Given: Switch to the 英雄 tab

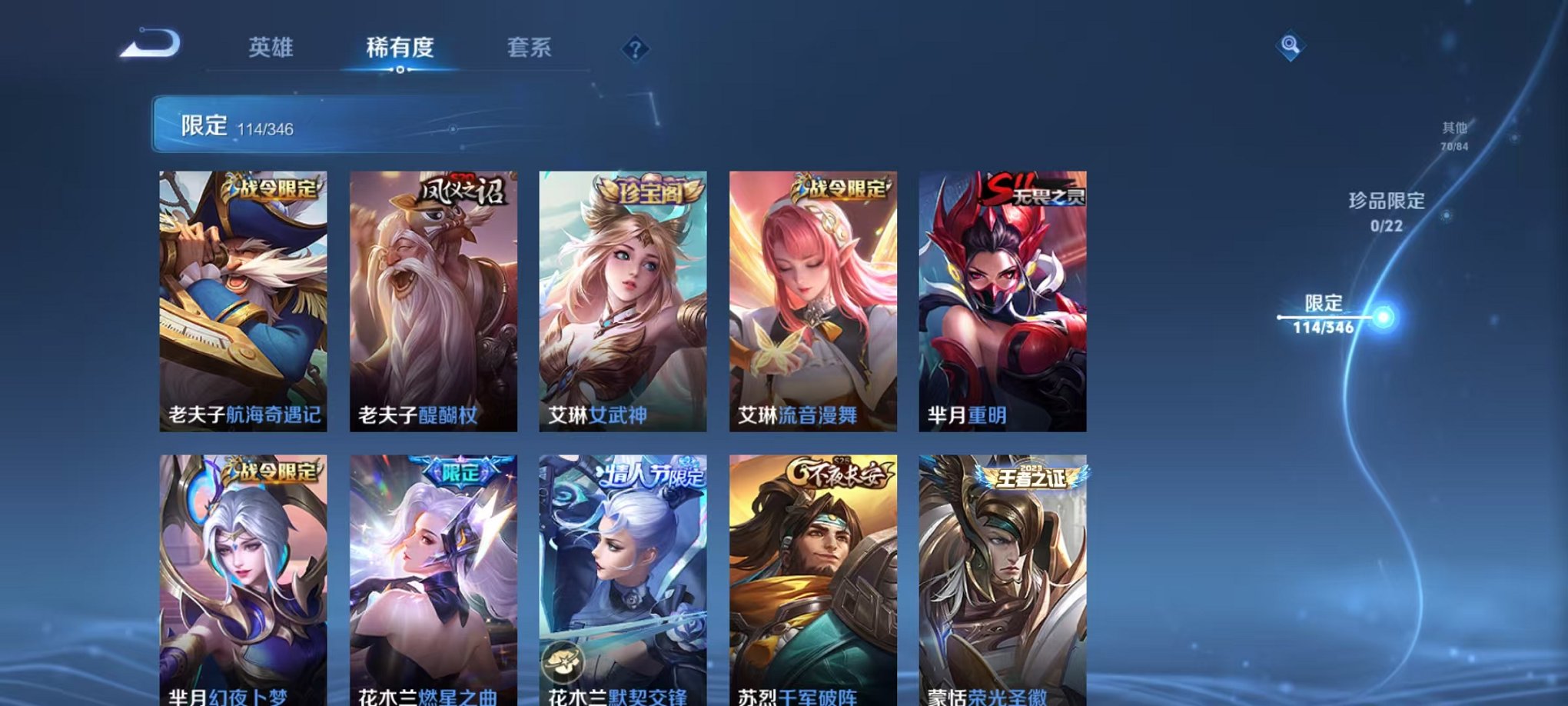Looking at the screenshot, I should tap(271, 48).
